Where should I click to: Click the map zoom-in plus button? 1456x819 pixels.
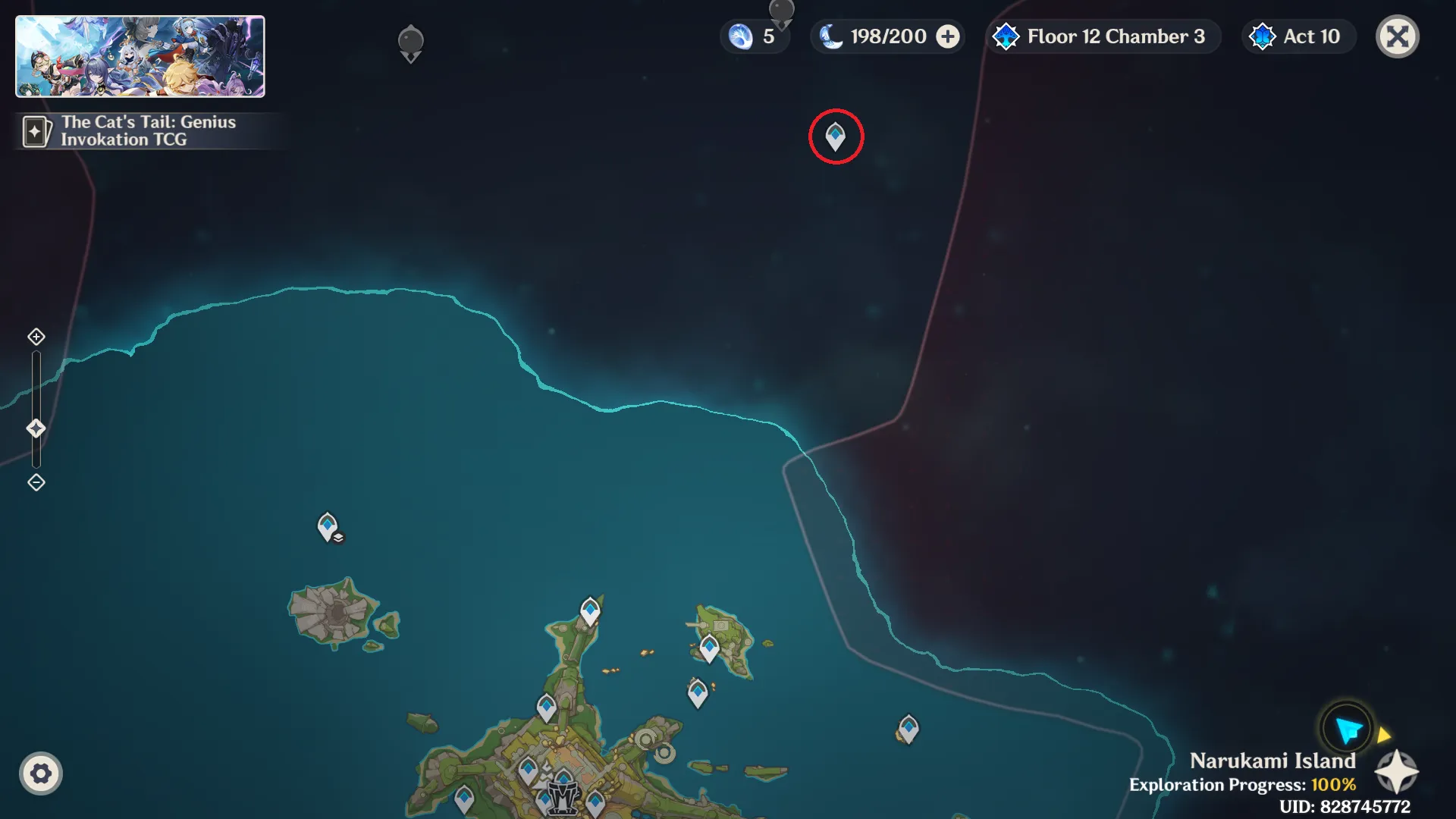pos(36,337)
